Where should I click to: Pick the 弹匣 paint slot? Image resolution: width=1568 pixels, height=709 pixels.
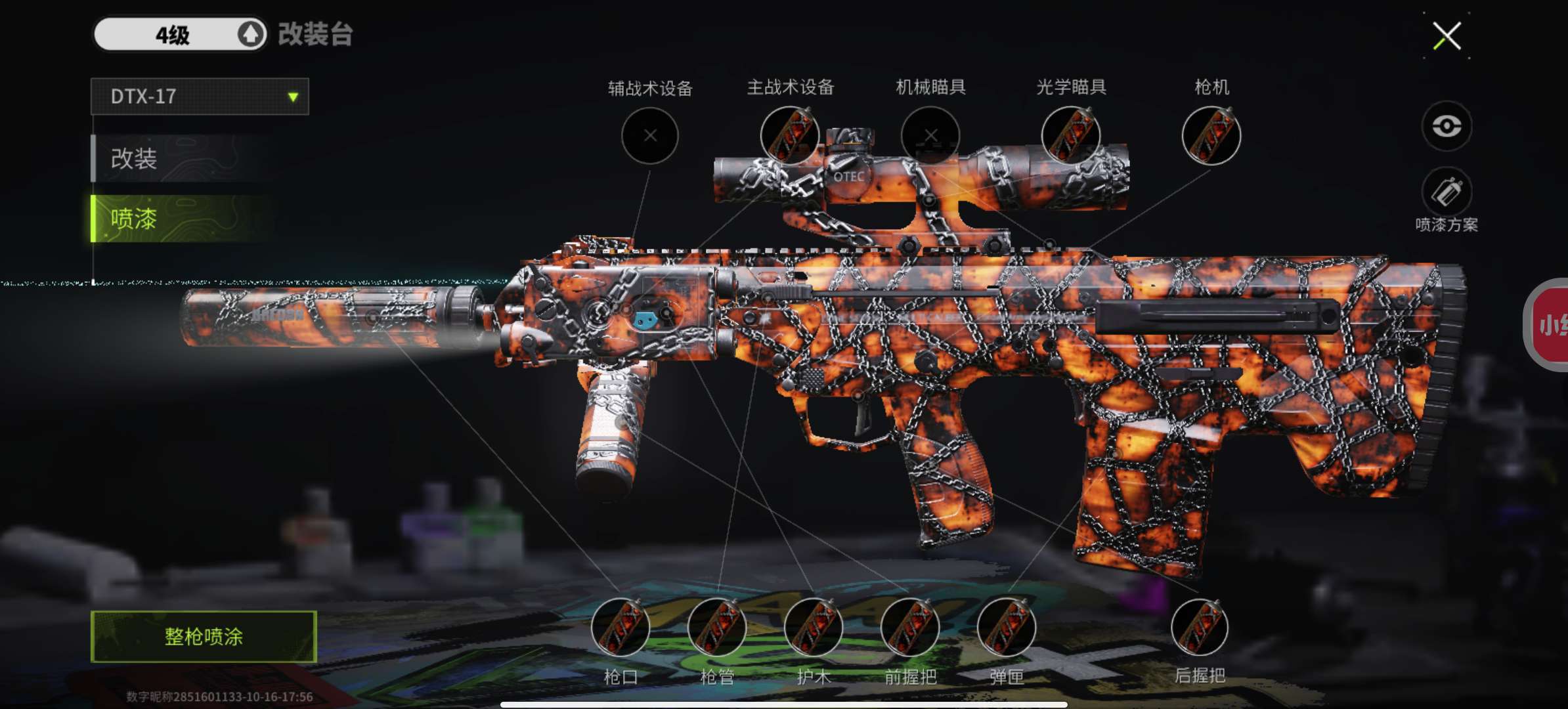click(1007, 628)
